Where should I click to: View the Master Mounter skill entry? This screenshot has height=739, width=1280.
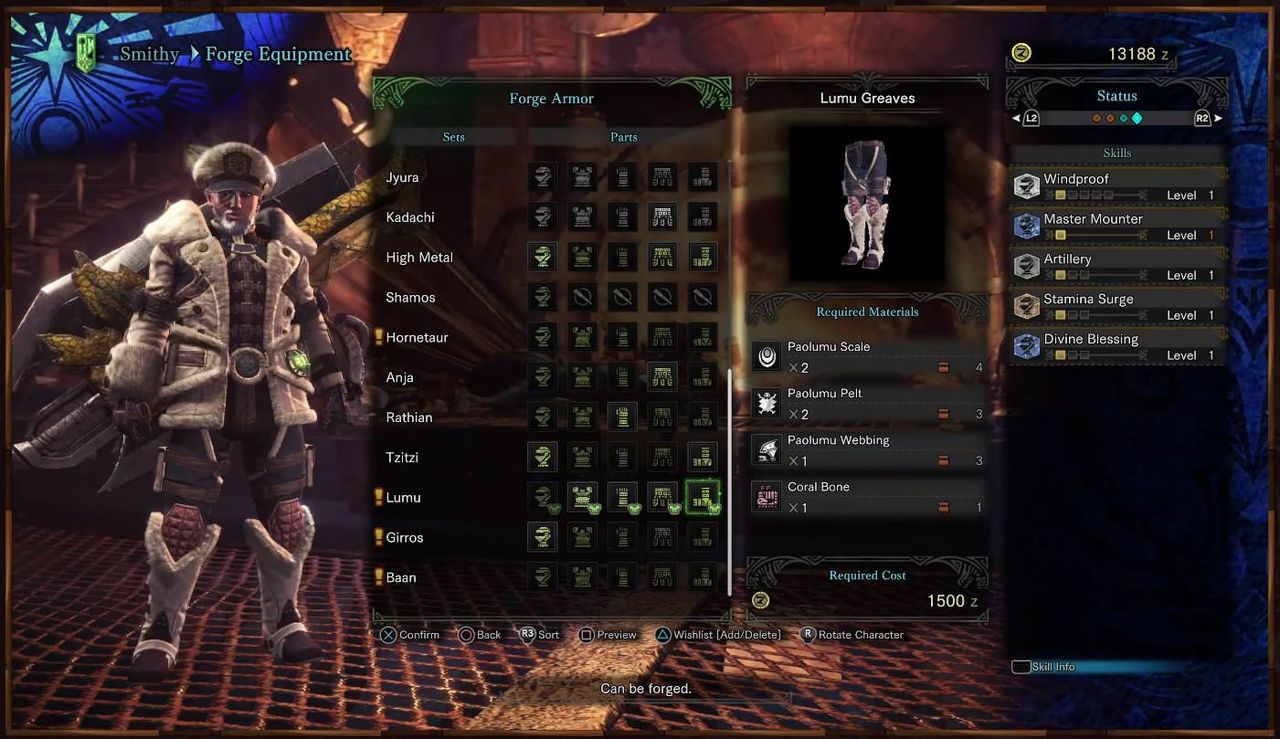tap(1117, 226)
